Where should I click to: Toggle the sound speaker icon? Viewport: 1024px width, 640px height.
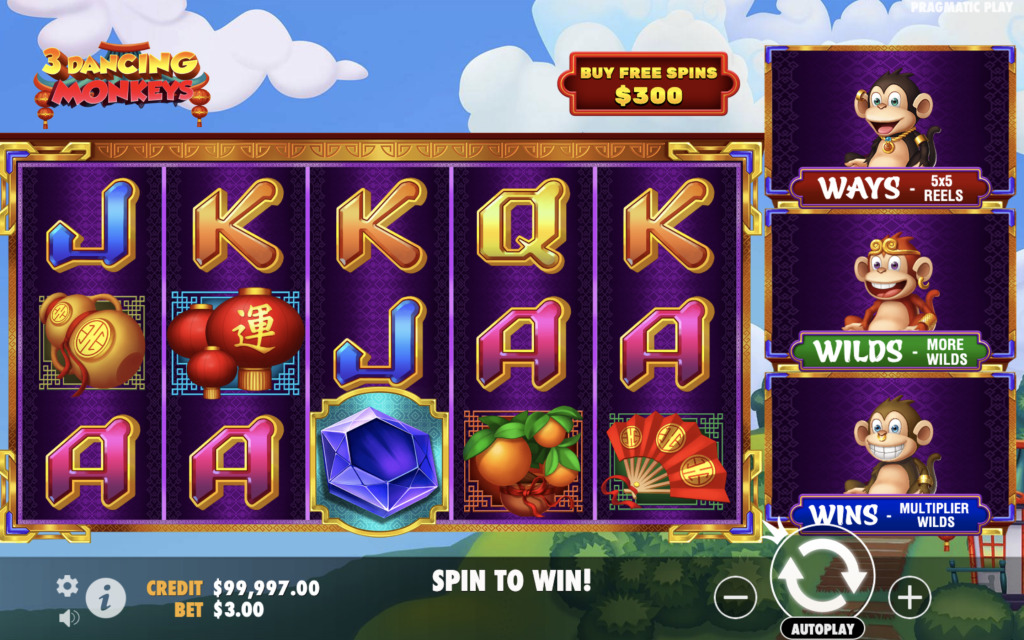[x=69, y=617]
